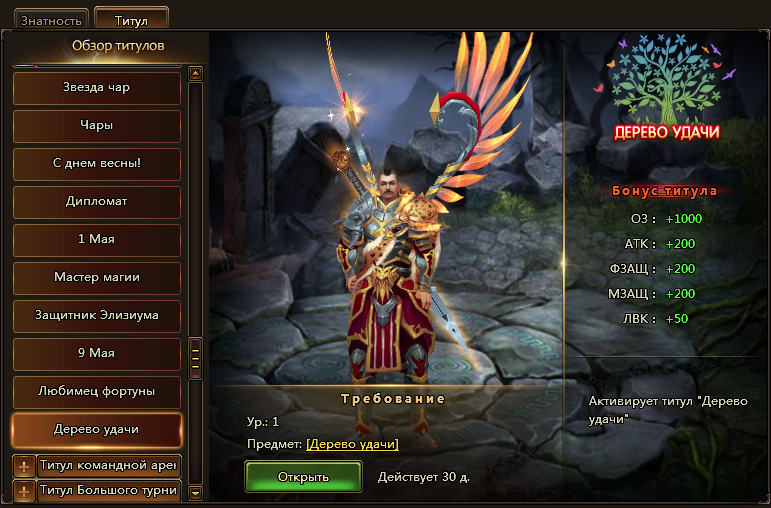
Task: Open the Дерево удачи item link
Action: pyautogui.click(x=352, y=444)
